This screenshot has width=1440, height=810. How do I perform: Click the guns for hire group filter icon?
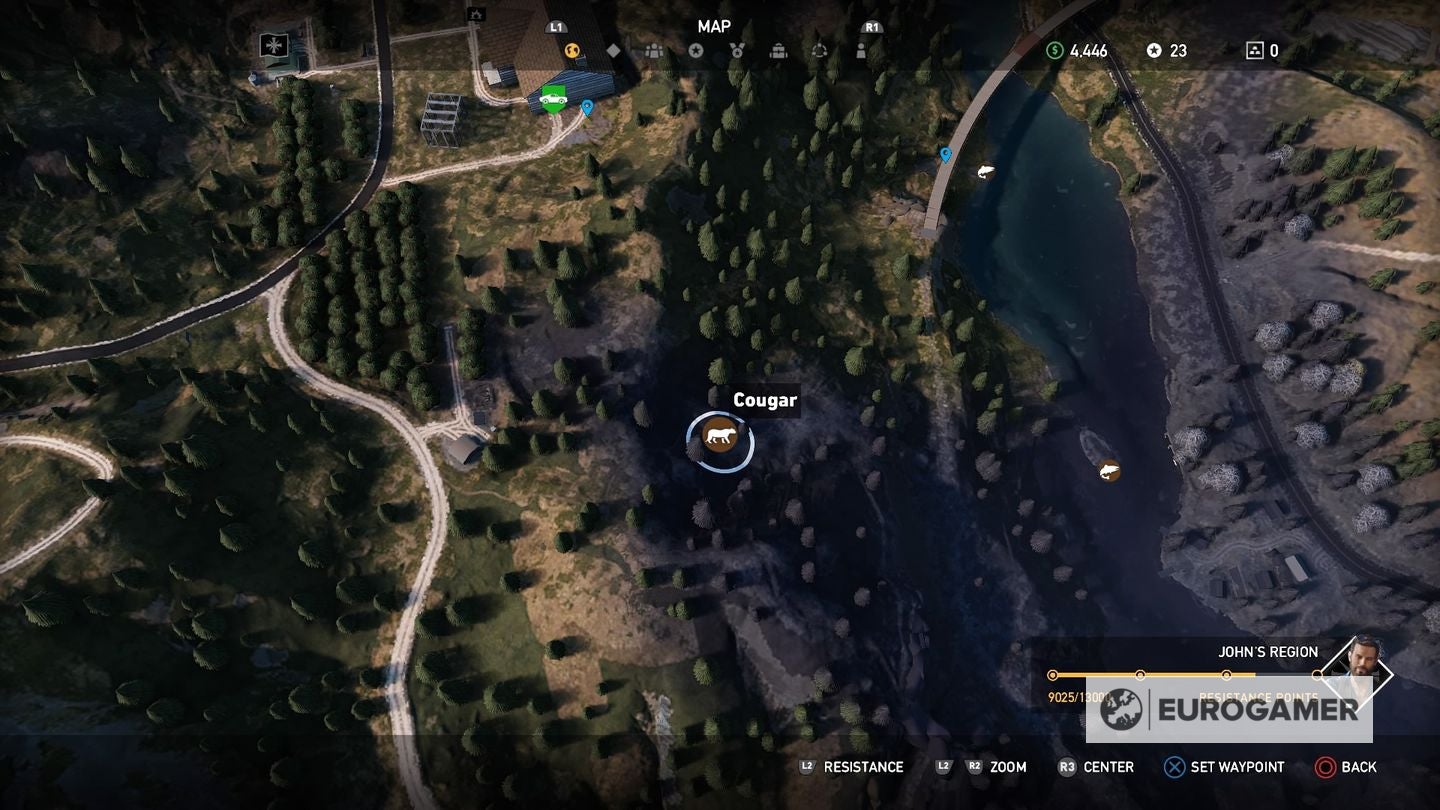click(653, 49)
